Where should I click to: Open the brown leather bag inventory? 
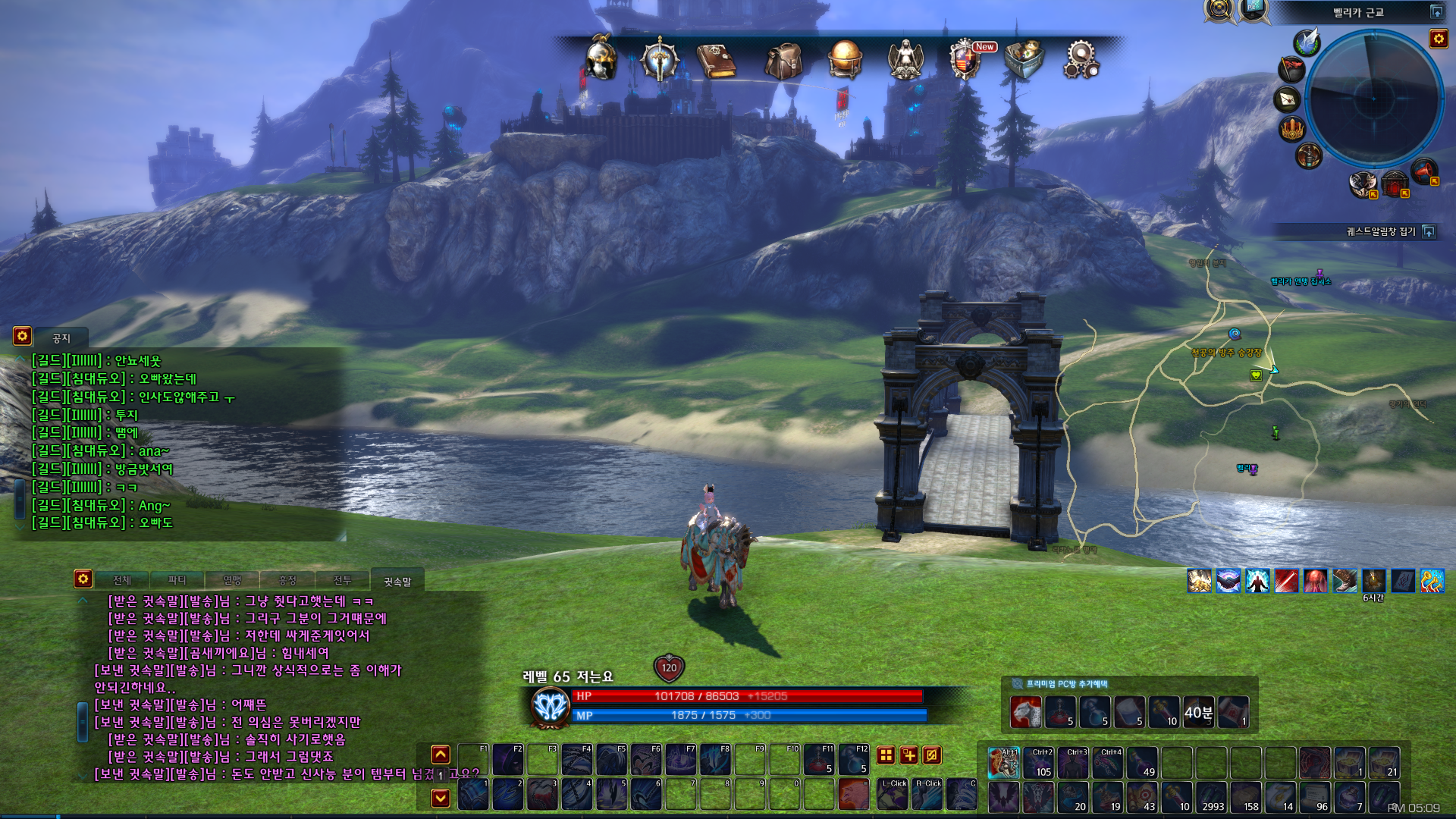(x=783, y=60)
